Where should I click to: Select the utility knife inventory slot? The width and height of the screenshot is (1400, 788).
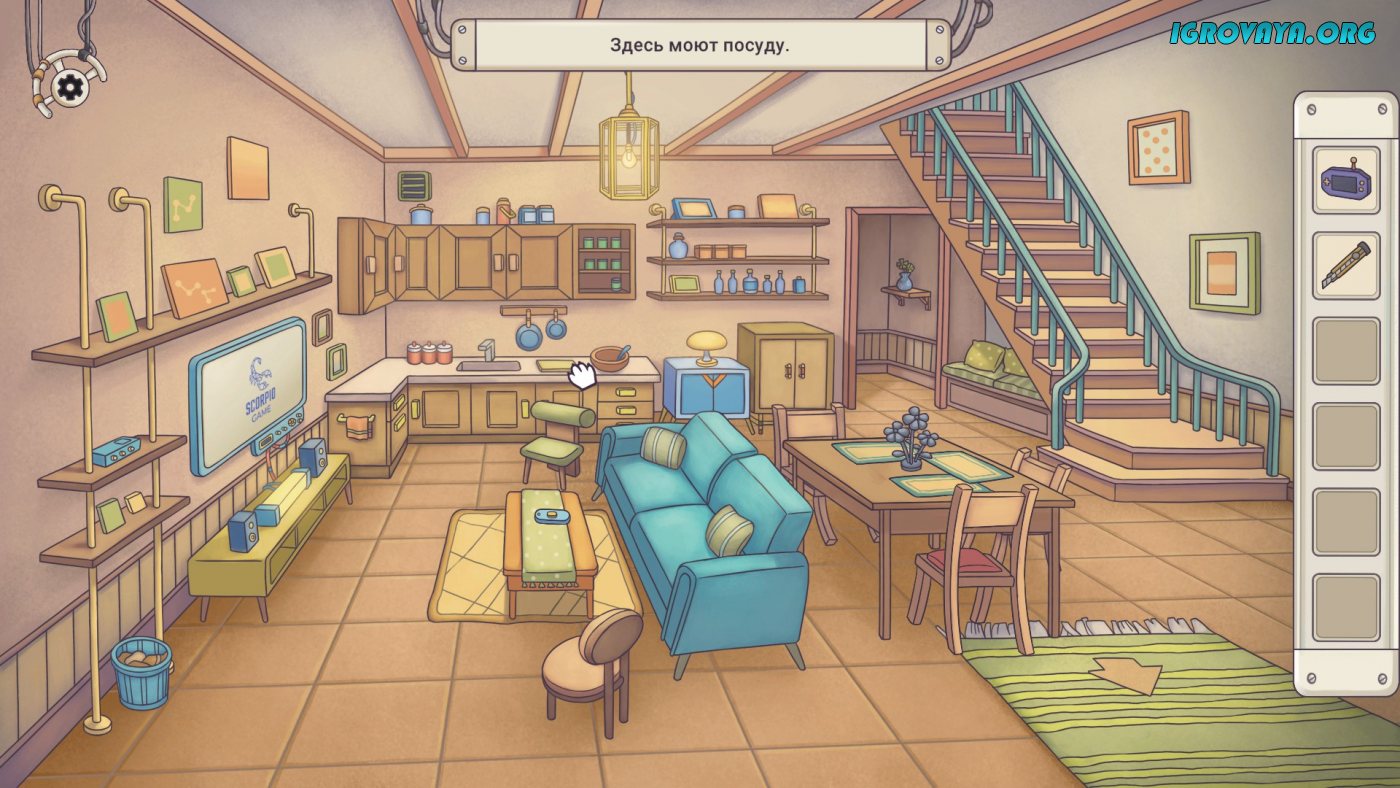[x=1345, y=265]
